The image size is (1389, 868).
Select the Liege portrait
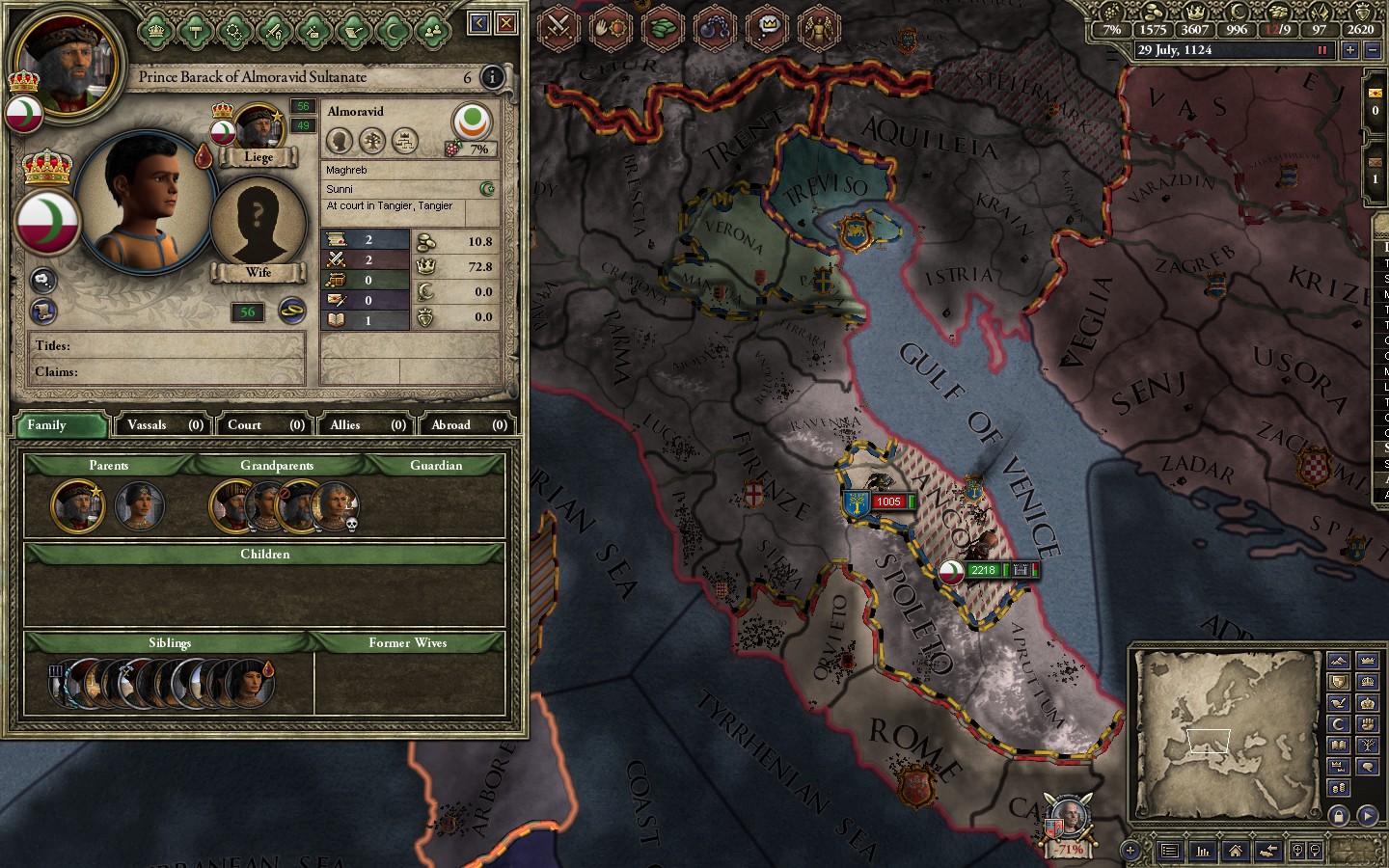click(x=258, y=130)
